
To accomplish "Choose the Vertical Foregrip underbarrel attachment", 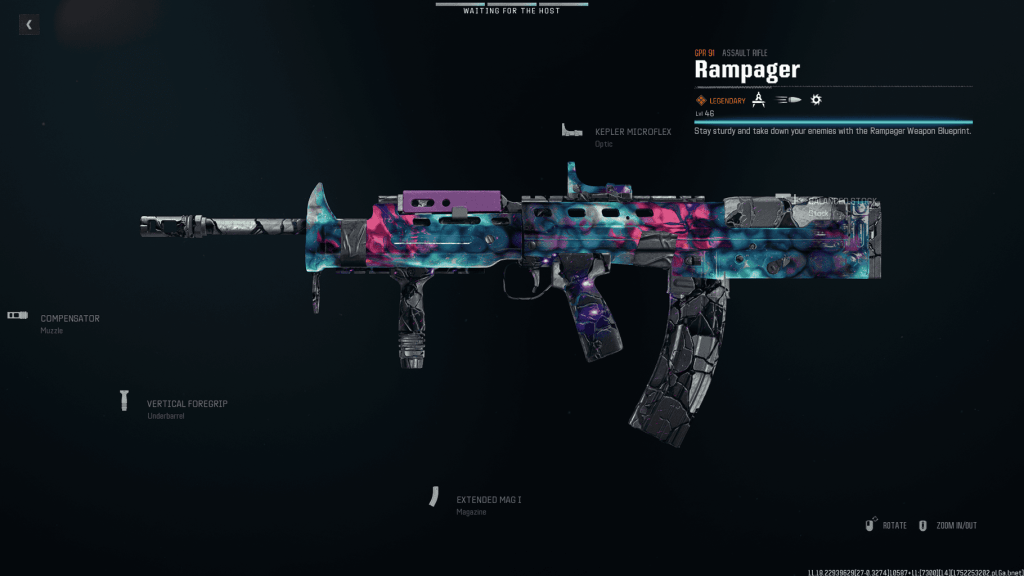I will point(186,404).
